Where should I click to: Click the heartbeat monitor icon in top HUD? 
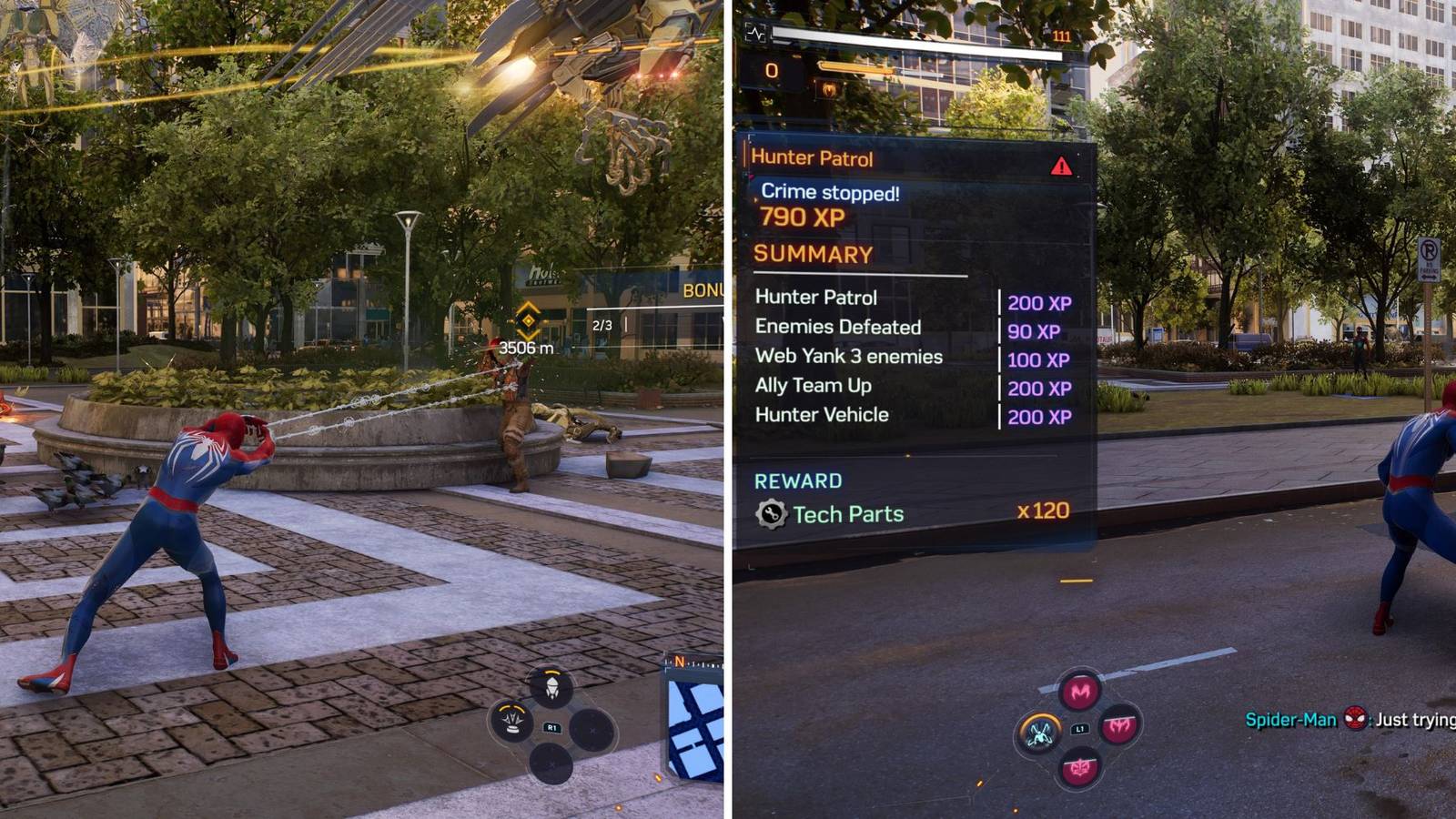click(755, 32)
